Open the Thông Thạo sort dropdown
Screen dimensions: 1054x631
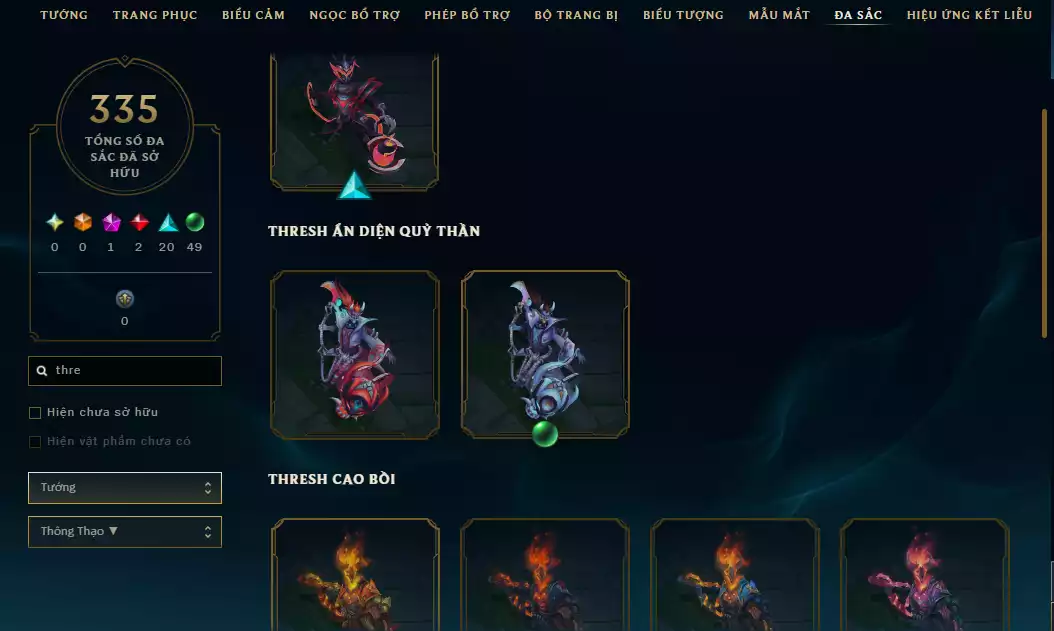125,532
